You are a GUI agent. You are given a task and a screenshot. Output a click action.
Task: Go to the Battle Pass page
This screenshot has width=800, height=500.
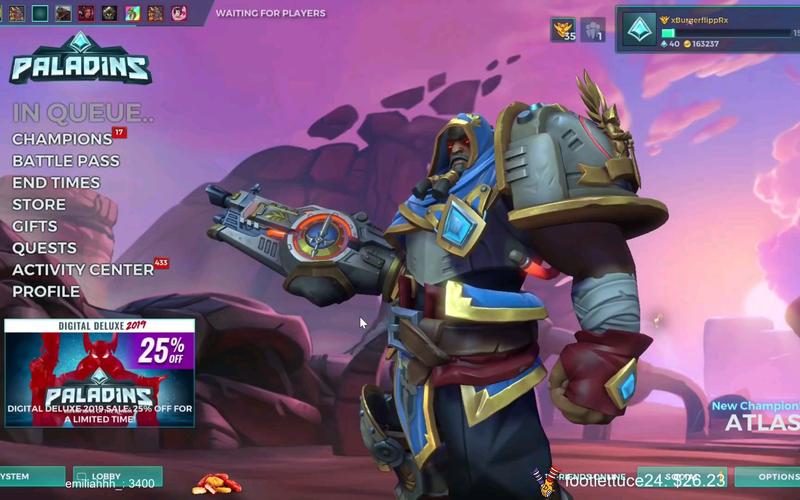point(66,161)
